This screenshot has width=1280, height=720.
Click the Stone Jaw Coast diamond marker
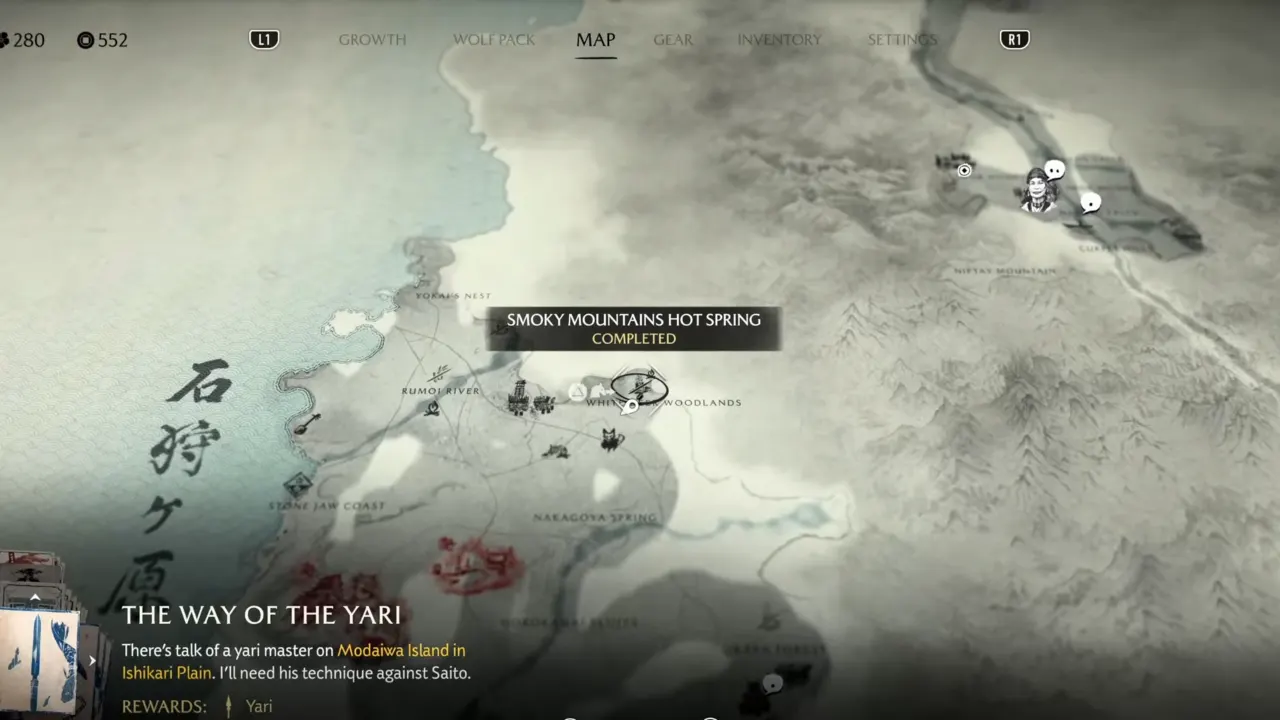click(x=297, y=486)
